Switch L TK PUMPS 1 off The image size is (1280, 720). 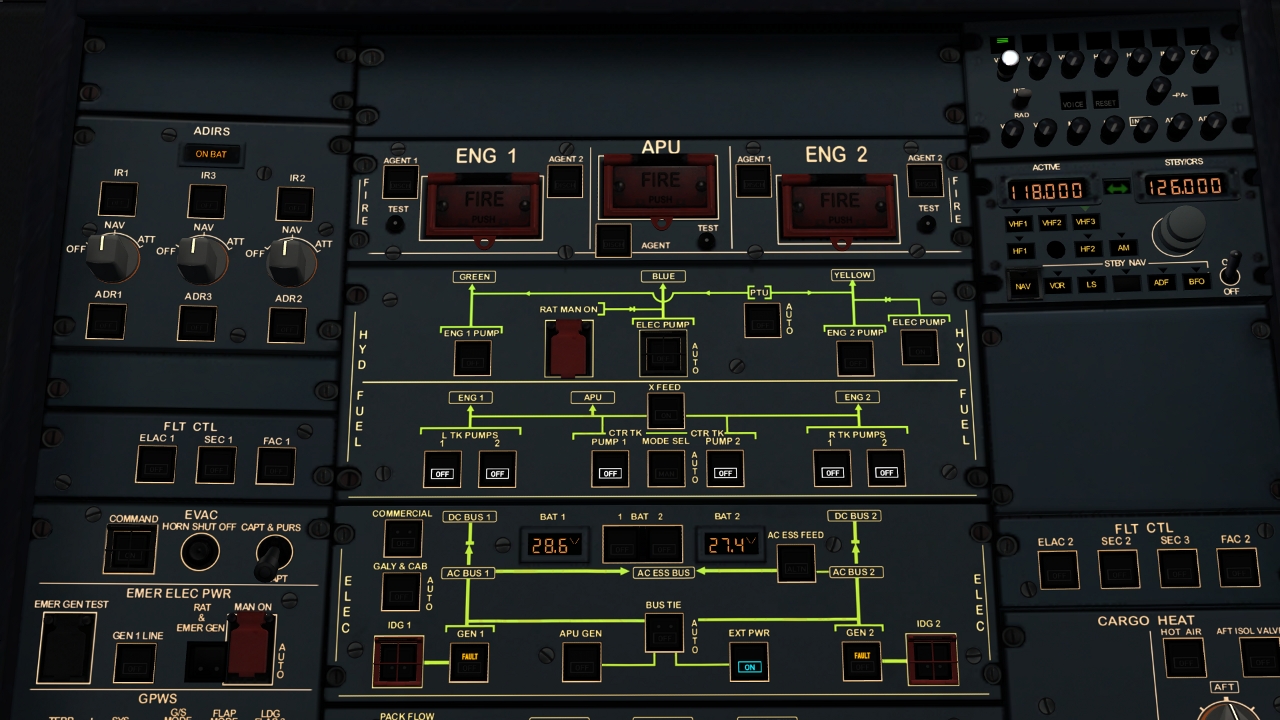pyautogui.click(x=443, y=470)
